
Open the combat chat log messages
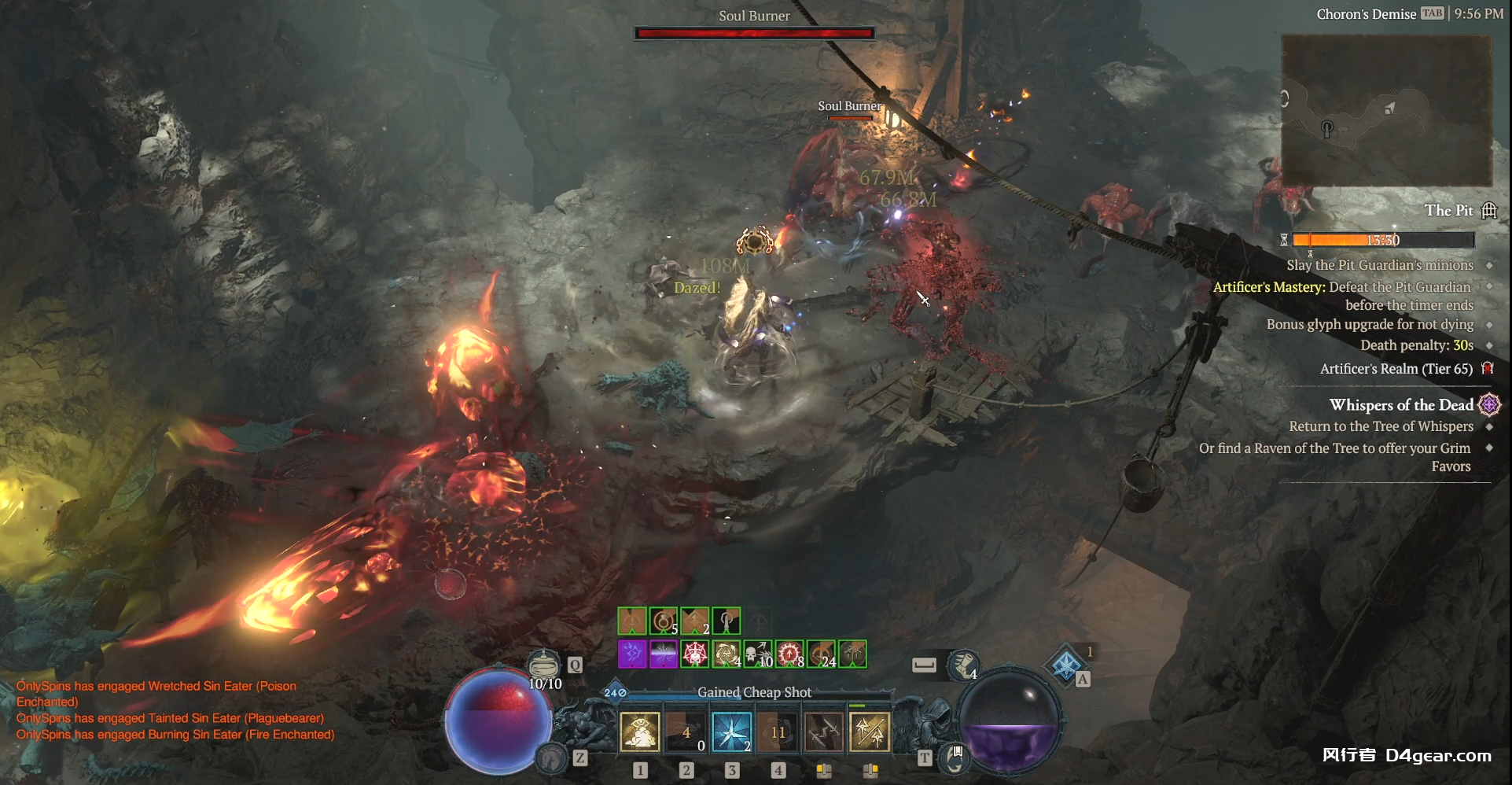click(175, 710)
